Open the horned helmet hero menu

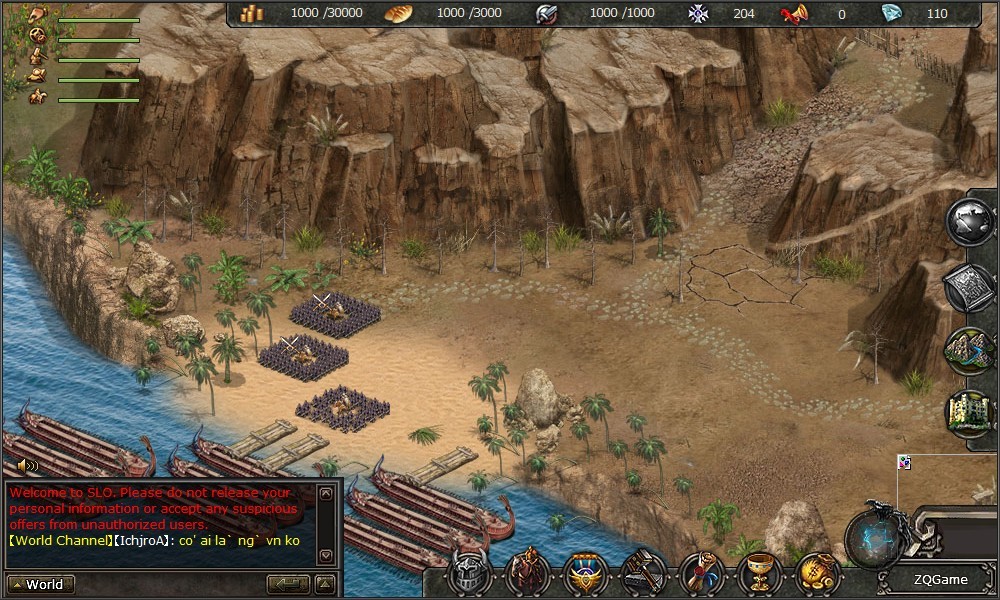point(467,574)
